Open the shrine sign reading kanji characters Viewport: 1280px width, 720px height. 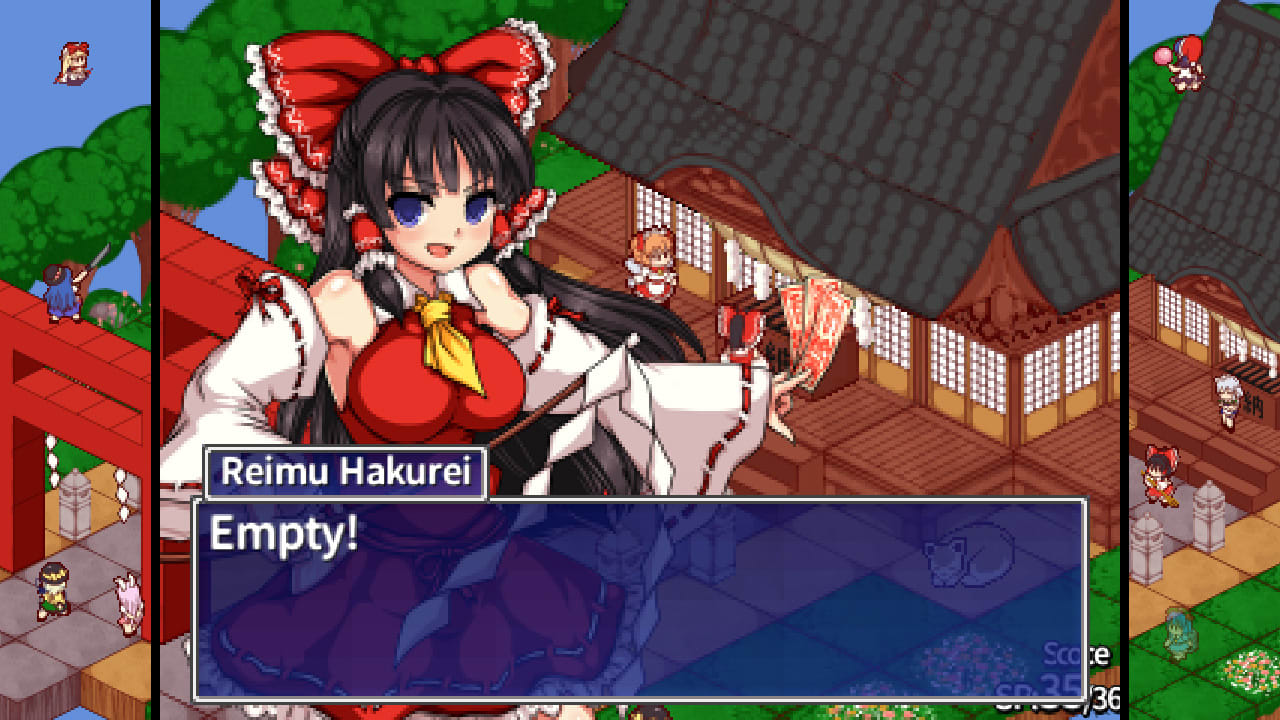1252,405
